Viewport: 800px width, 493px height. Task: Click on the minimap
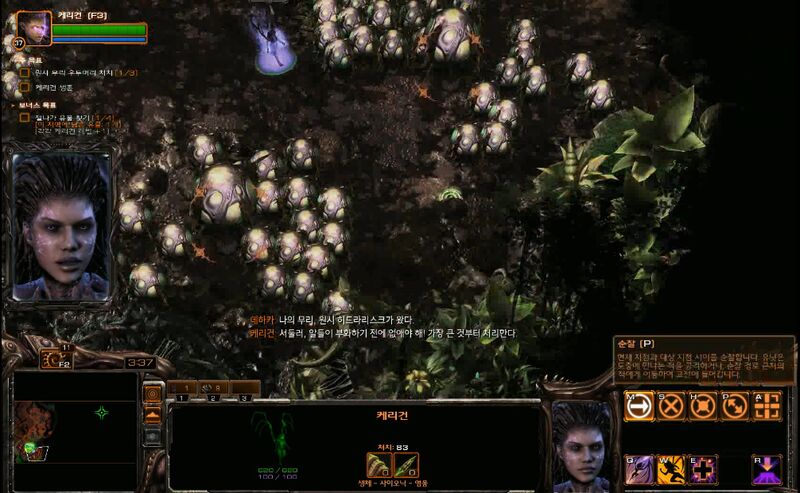pyautogui.click(x=75, y=420)
